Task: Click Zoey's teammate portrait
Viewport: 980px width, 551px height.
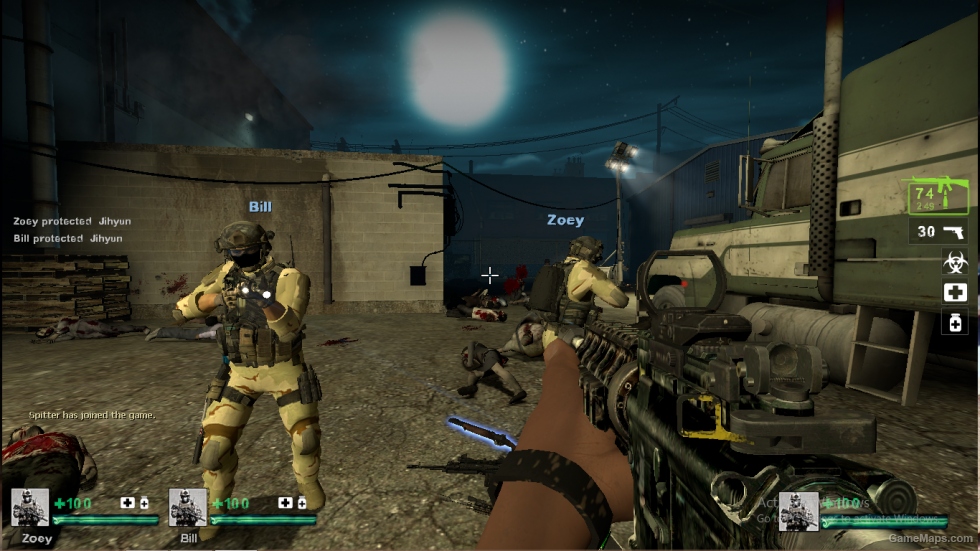Action: (30, 507)
